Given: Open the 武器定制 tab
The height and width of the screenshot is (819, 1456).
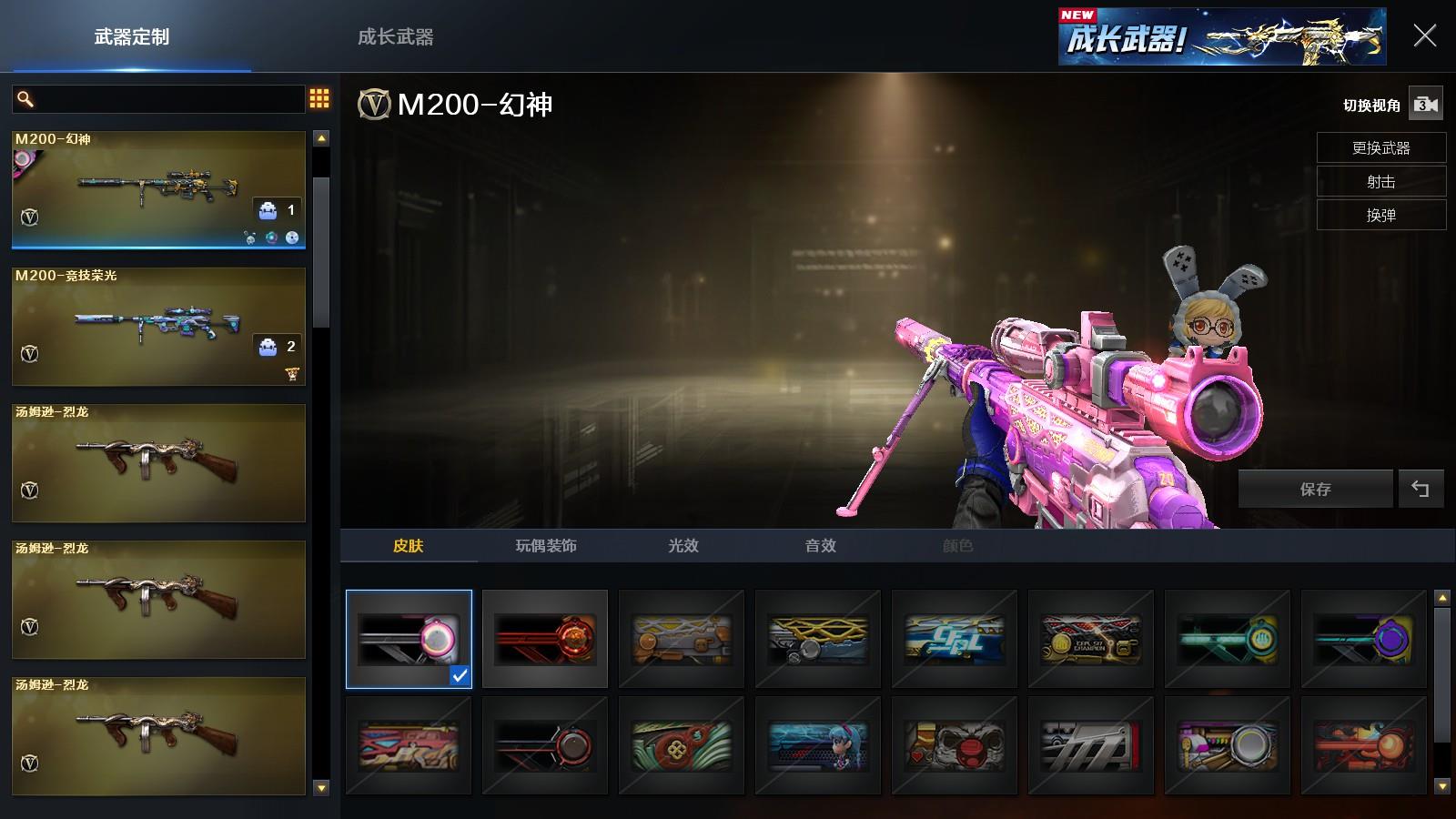Looking at the screenshot, I should 132,37.
